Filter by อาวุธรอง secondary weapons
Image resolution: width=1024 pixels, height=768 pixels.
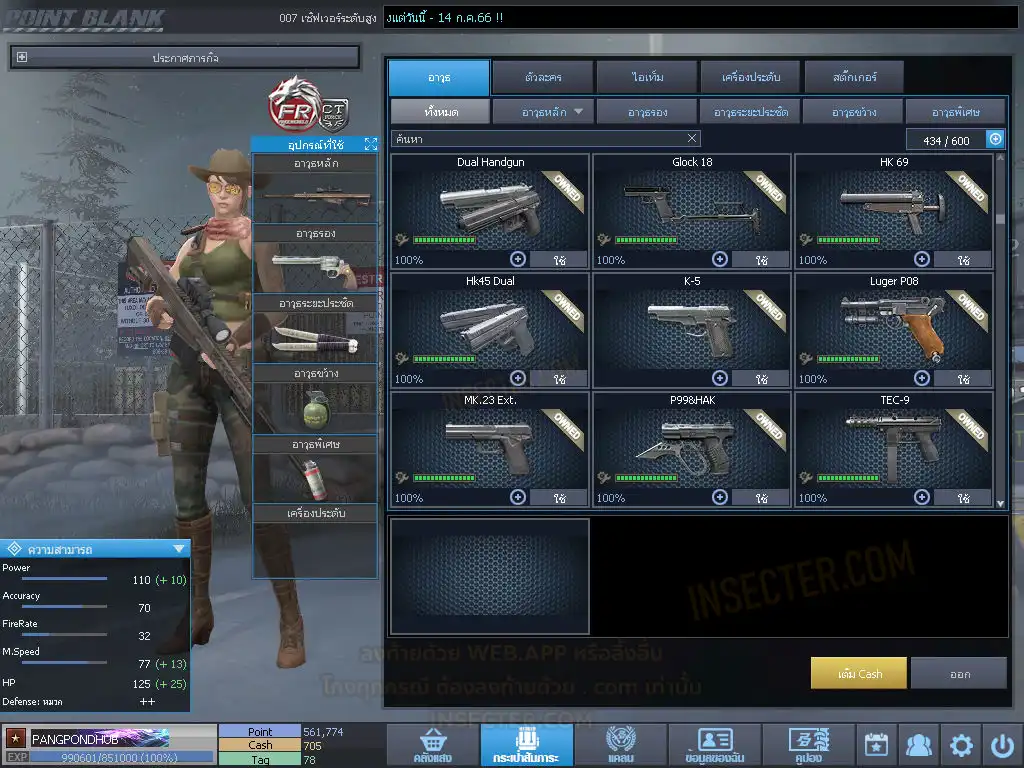647,112
